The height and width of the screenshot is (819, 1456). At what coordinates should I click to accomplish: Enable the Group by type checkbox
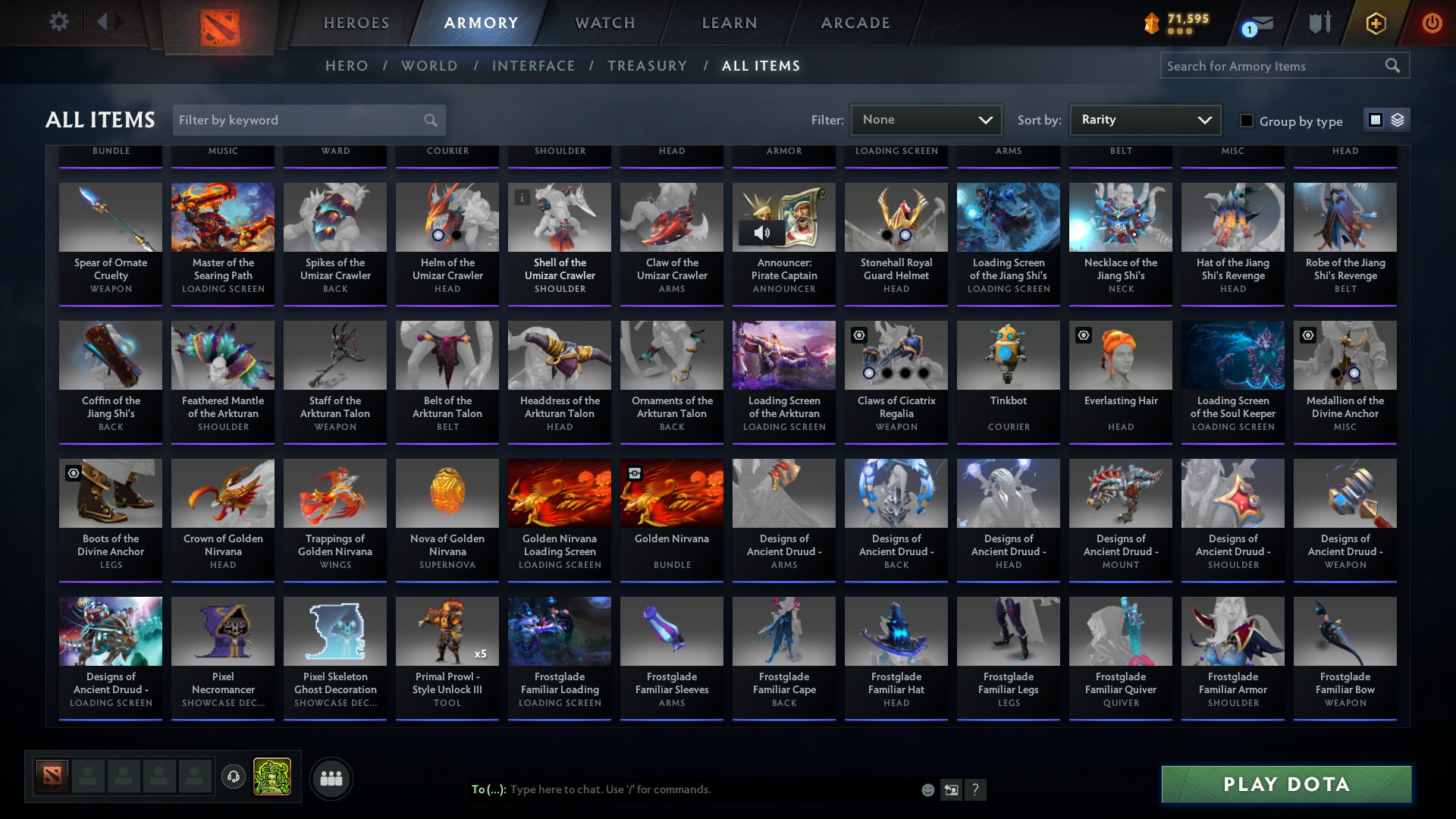(1246, 121)
